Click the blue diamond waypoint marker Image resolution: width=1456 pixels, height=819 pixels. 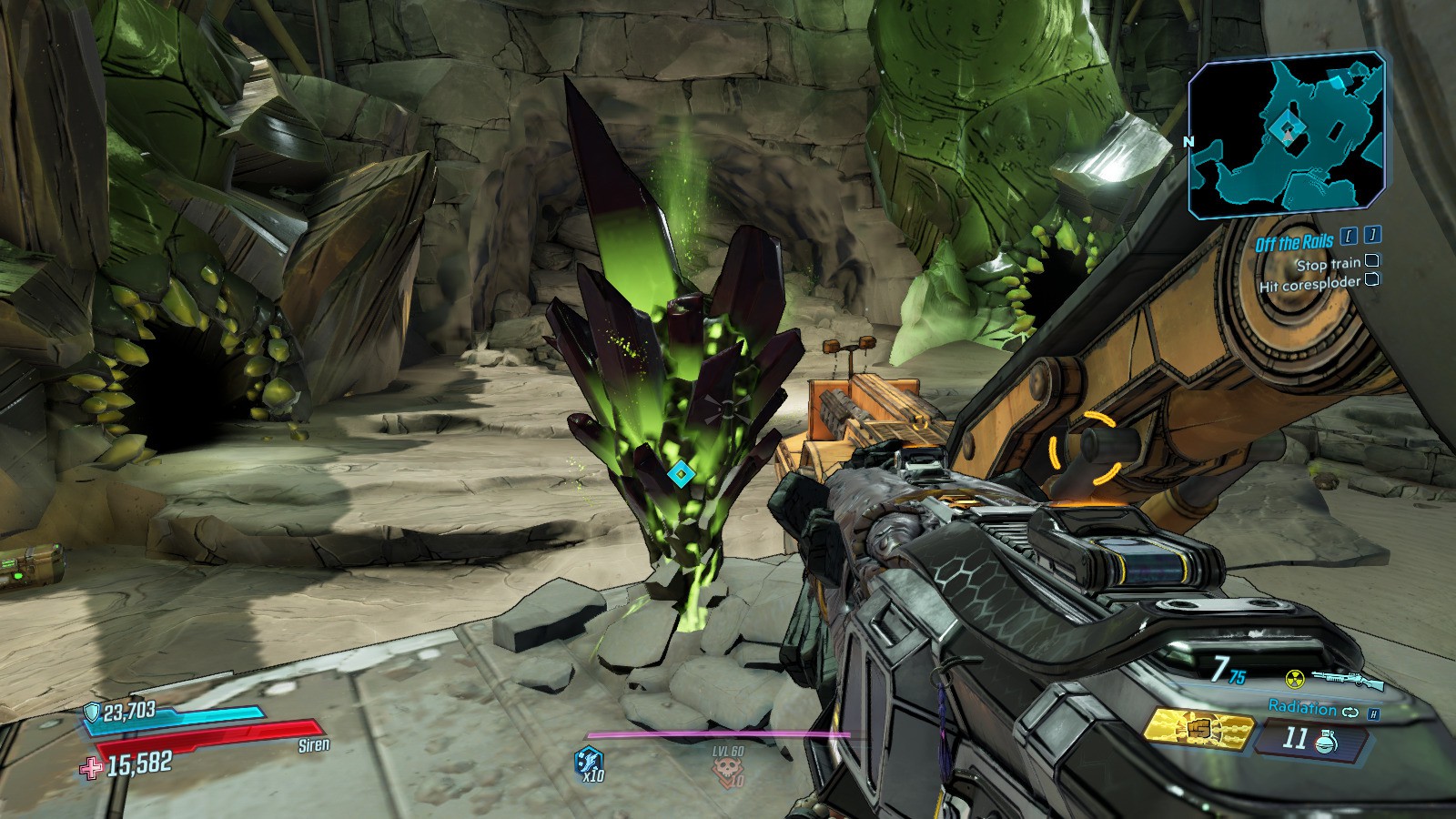tap(679, 474)
